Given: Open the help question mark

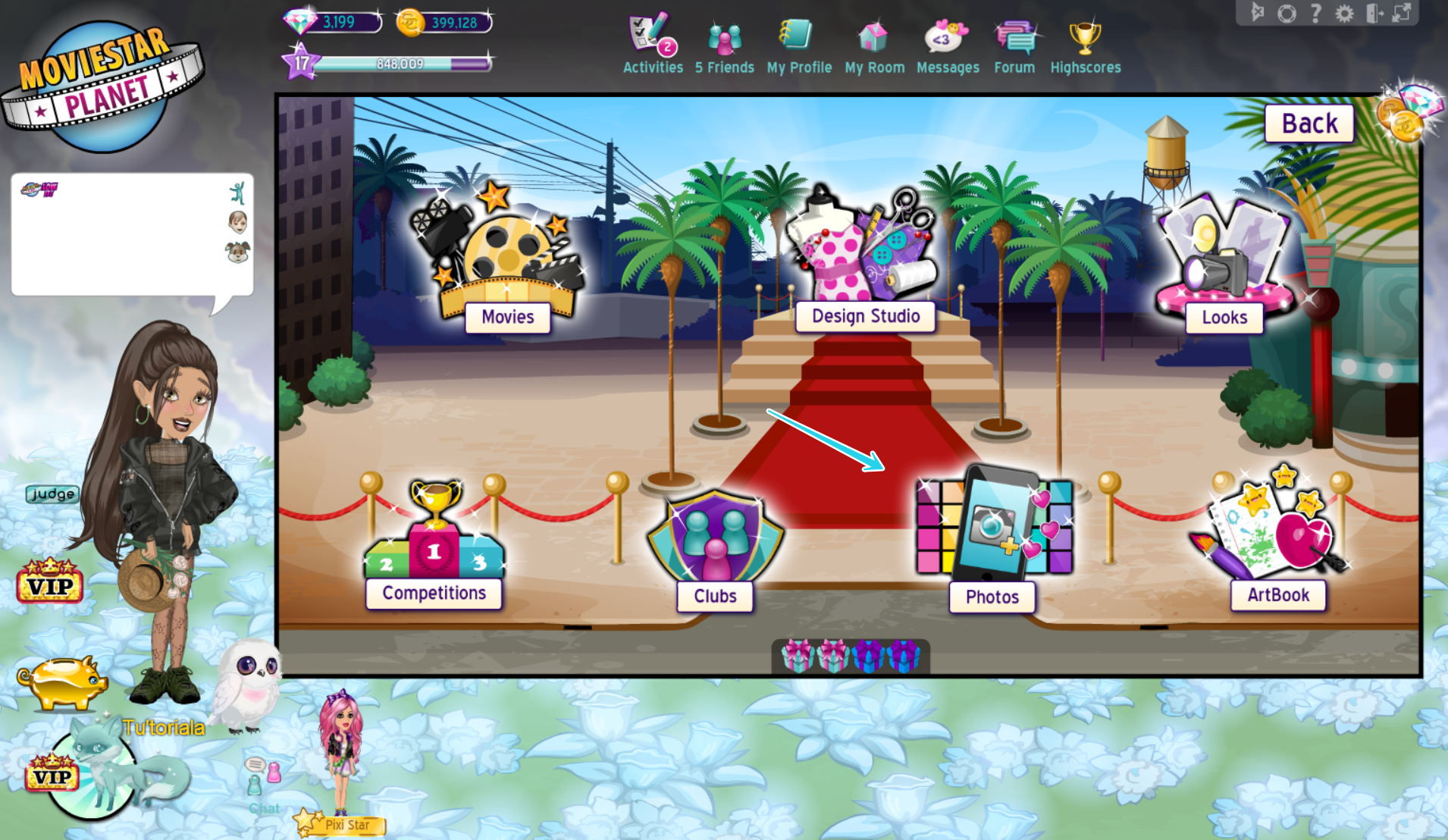Looking at the screenshot, I should coord(1315,12).
